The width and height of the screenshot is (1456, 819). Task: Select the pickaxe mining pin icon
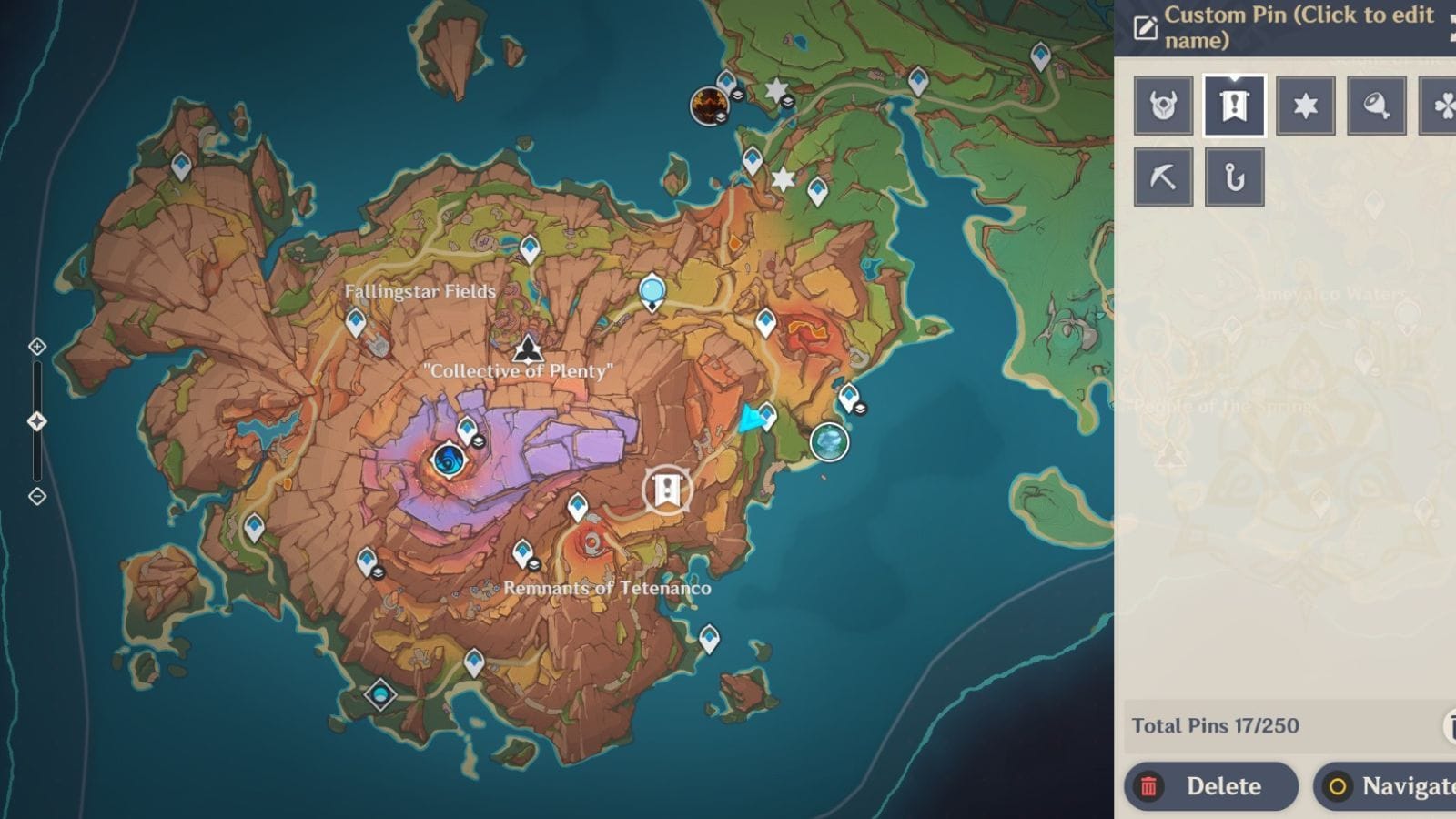(x=1163, y=175)
